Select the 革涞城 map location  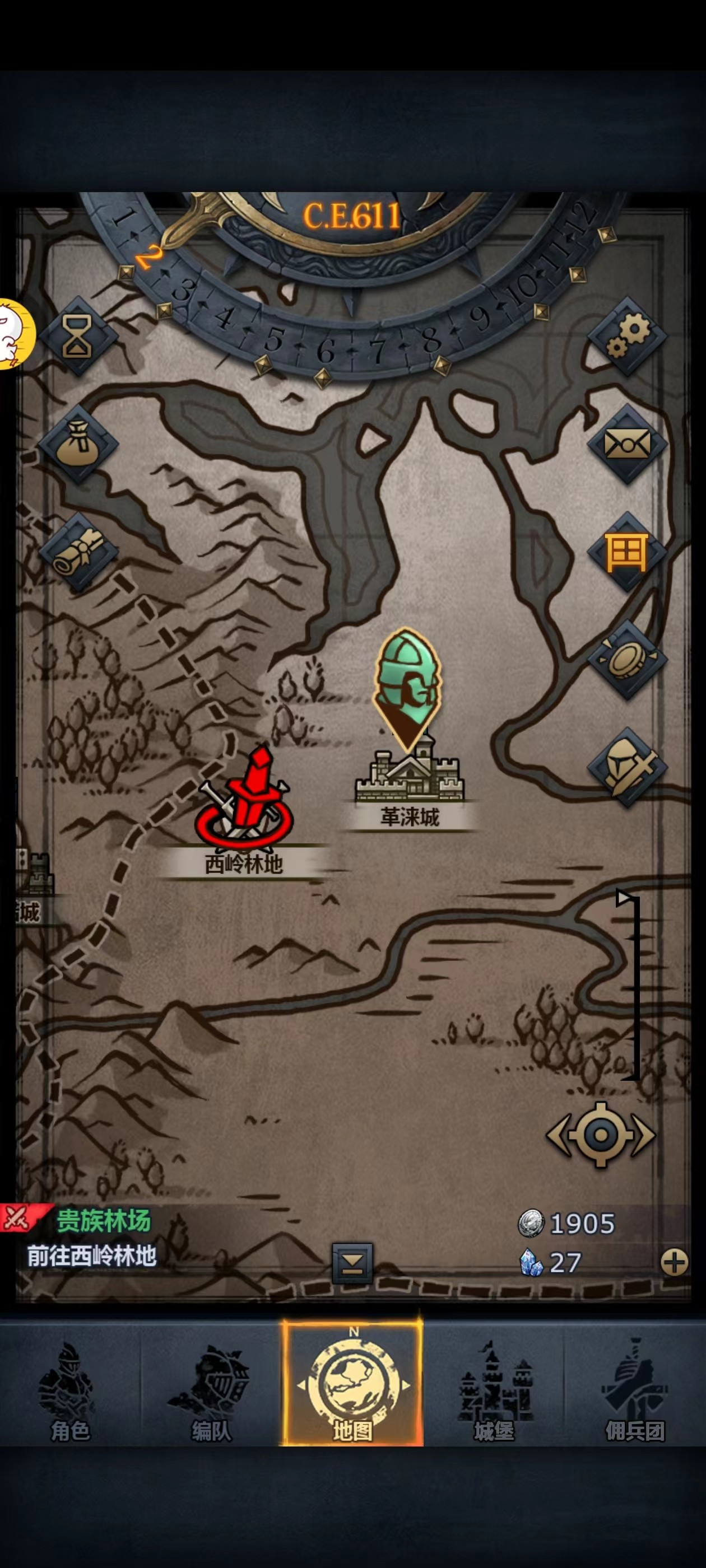tap(410, 779)
